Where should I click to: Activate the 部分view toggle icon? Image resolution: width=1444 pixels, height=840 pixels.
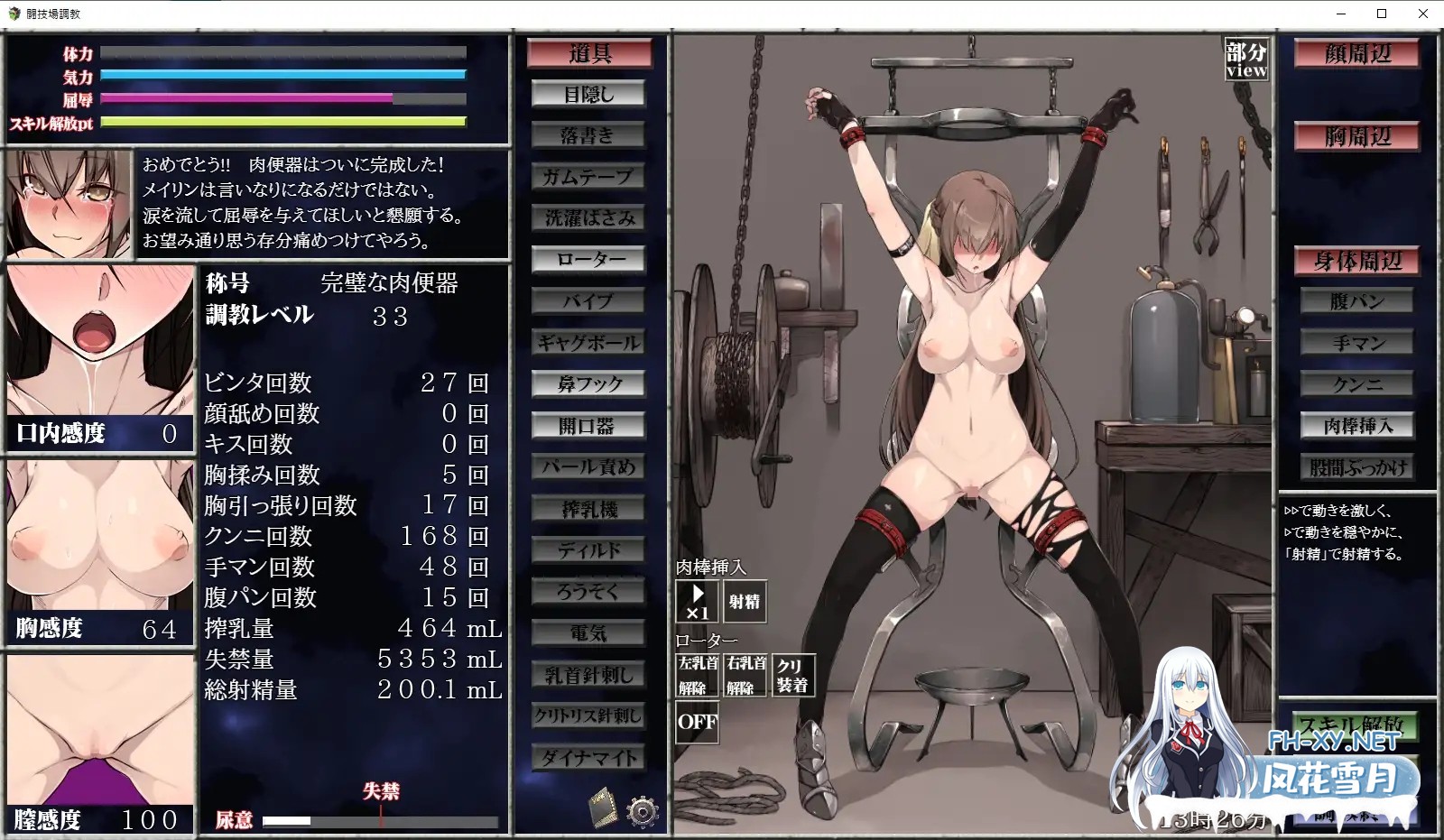coord(1245,60)
